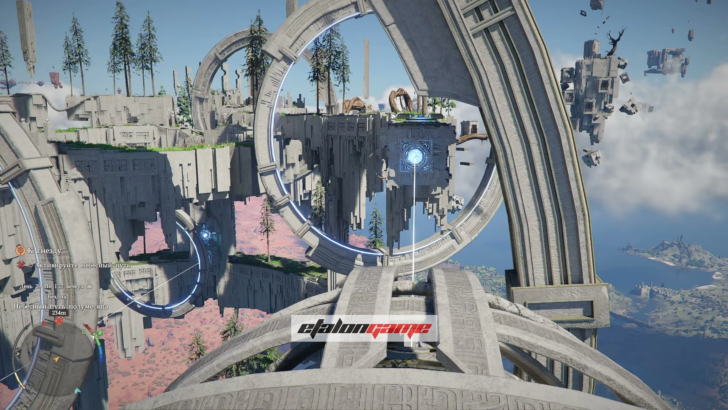Screen dimensions: 728x410
Task: Open the tracked quest "К гнезду"
Action: [40, 250]
